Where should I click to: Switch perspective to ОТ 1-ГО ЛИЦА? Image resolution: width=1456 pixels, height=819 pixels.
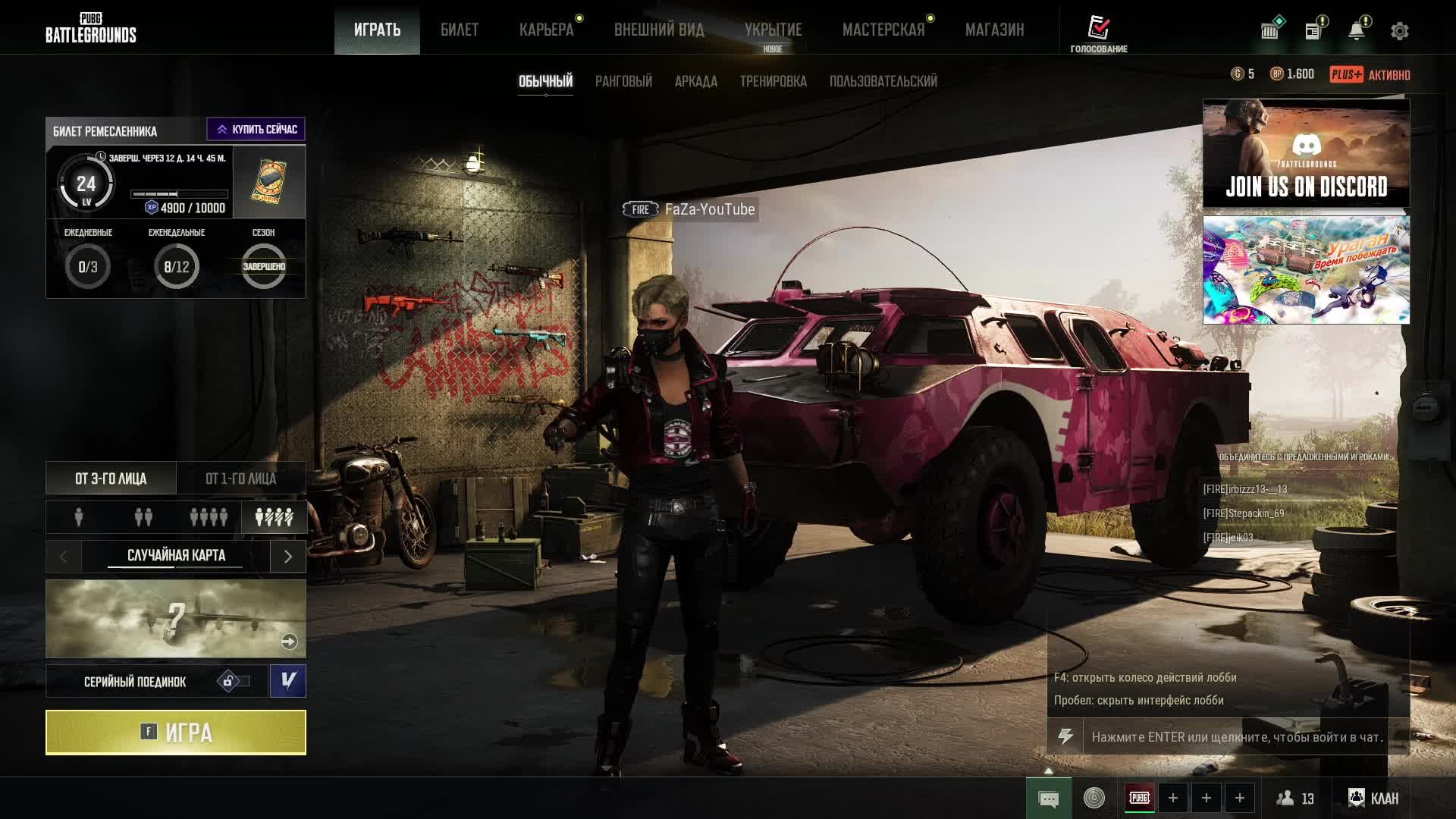tap(241, 479)
